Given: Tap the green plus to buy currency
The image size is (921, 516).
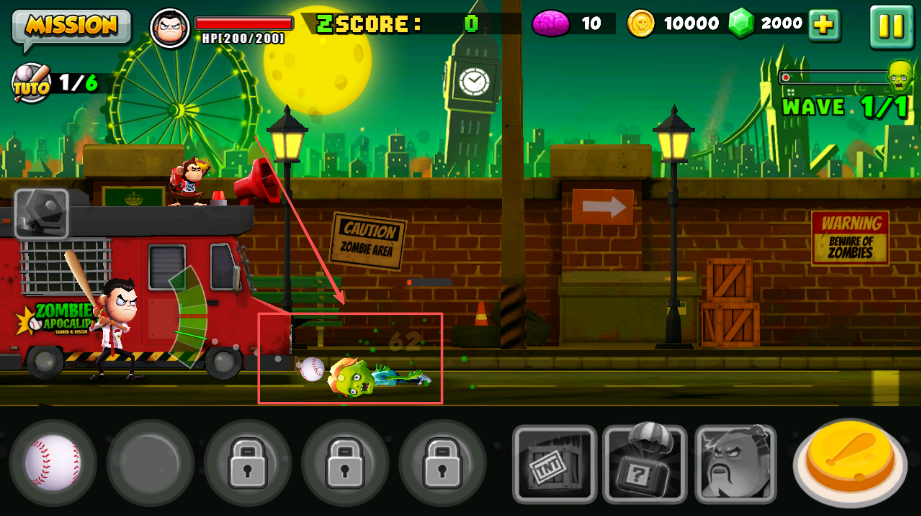Looking at the screenshot, I should click(823, 25).
